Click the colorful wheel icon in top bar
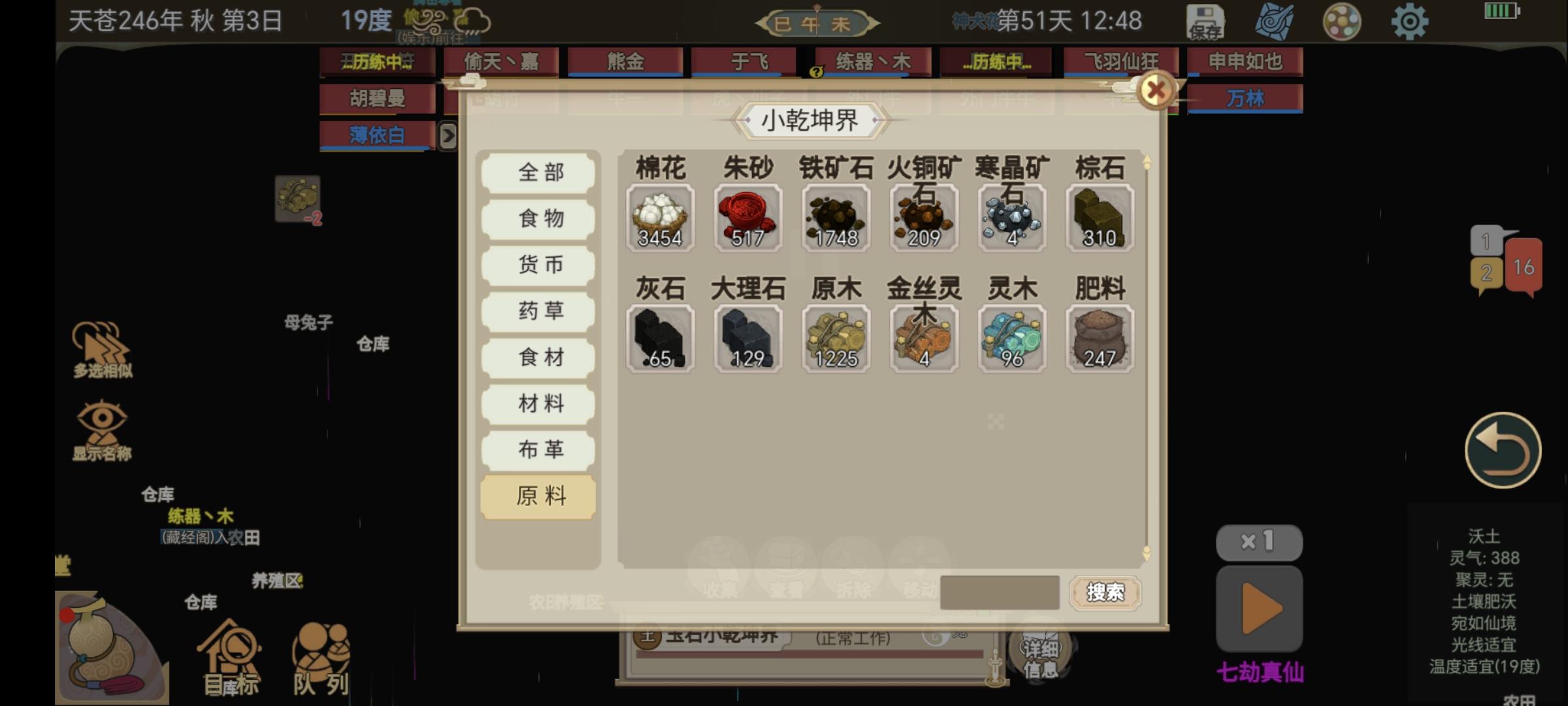This screenshot has height=706, width=1568. [1343, 22]
